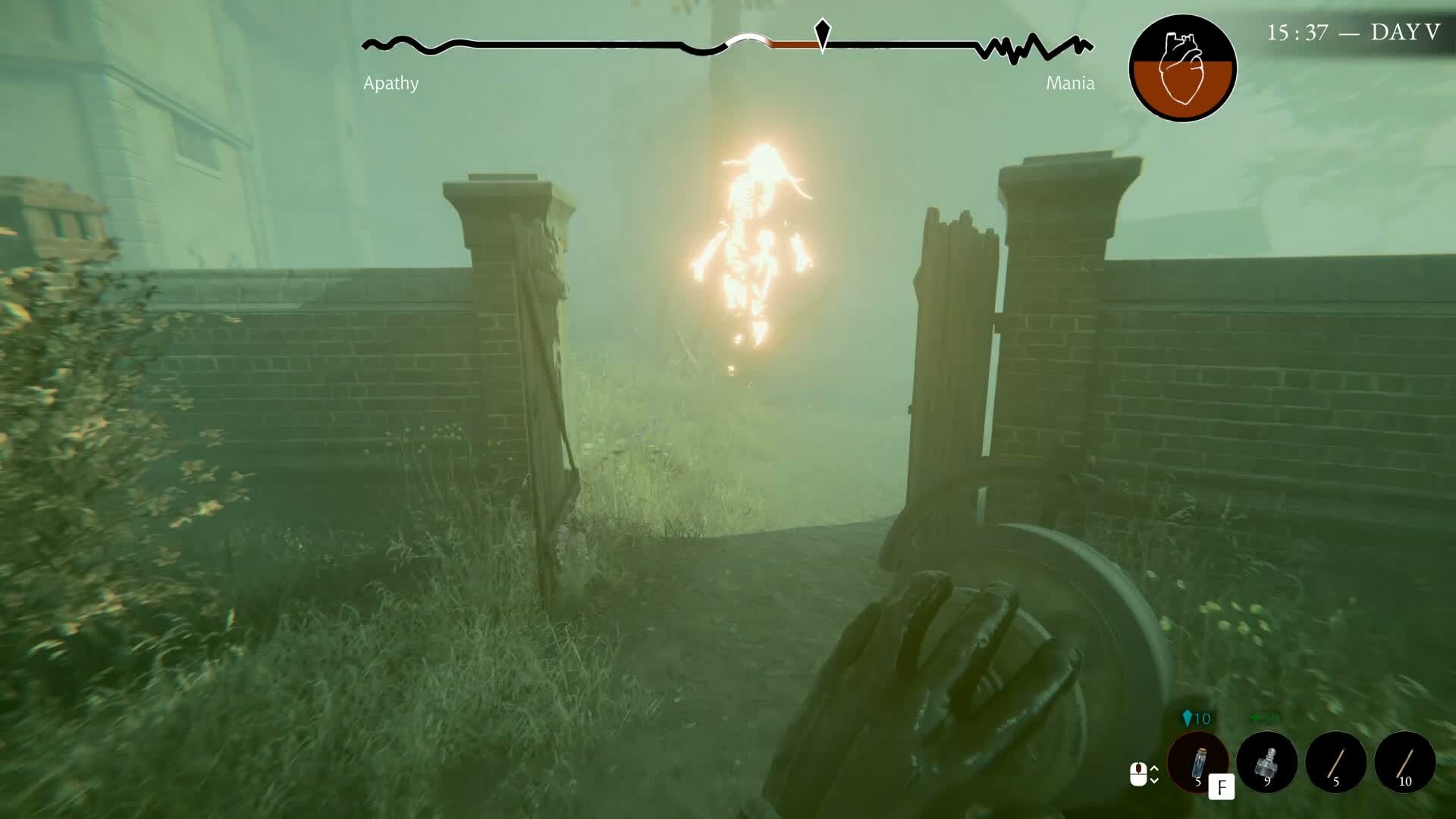Click the Apathy label on the mind meter
This screenshot has width=1456, height=819.
(392, 83)
